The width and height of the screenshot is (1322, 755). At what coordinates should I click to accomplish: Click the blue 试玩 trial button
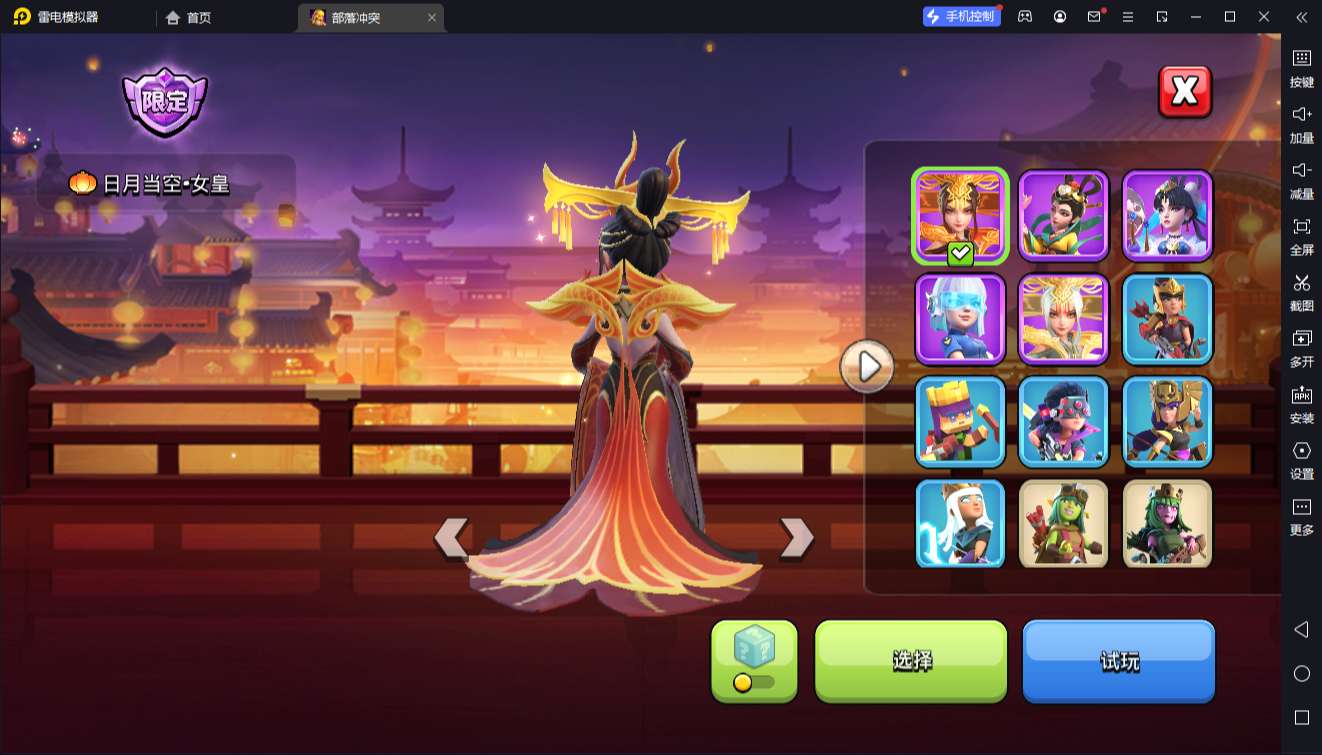click(1118, 660)
